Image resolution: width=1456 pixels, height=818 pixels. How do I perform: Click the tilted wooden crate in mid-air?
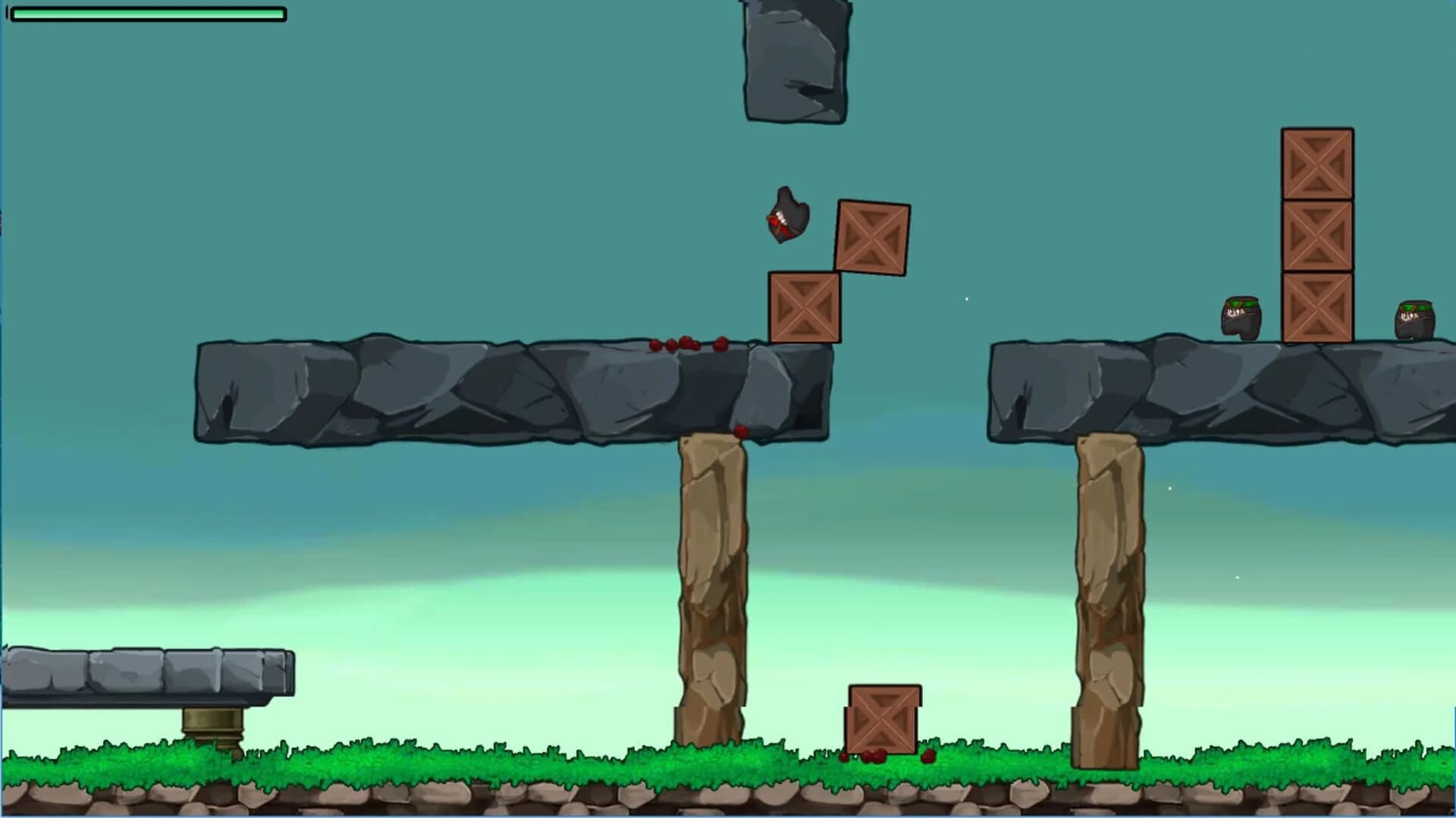tap(873, 237)
